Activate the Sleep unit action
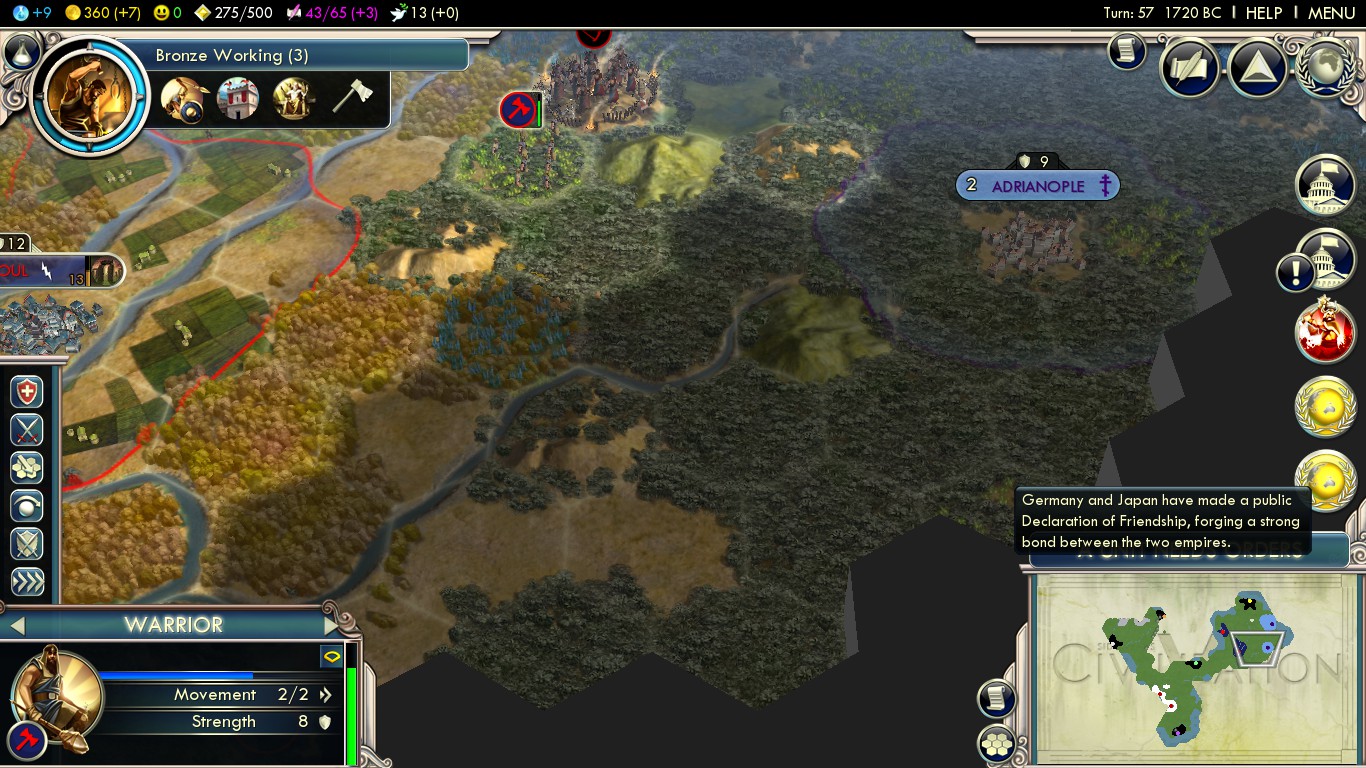Viewport: 1366px width, 768px height. click(x=28, y=506)
